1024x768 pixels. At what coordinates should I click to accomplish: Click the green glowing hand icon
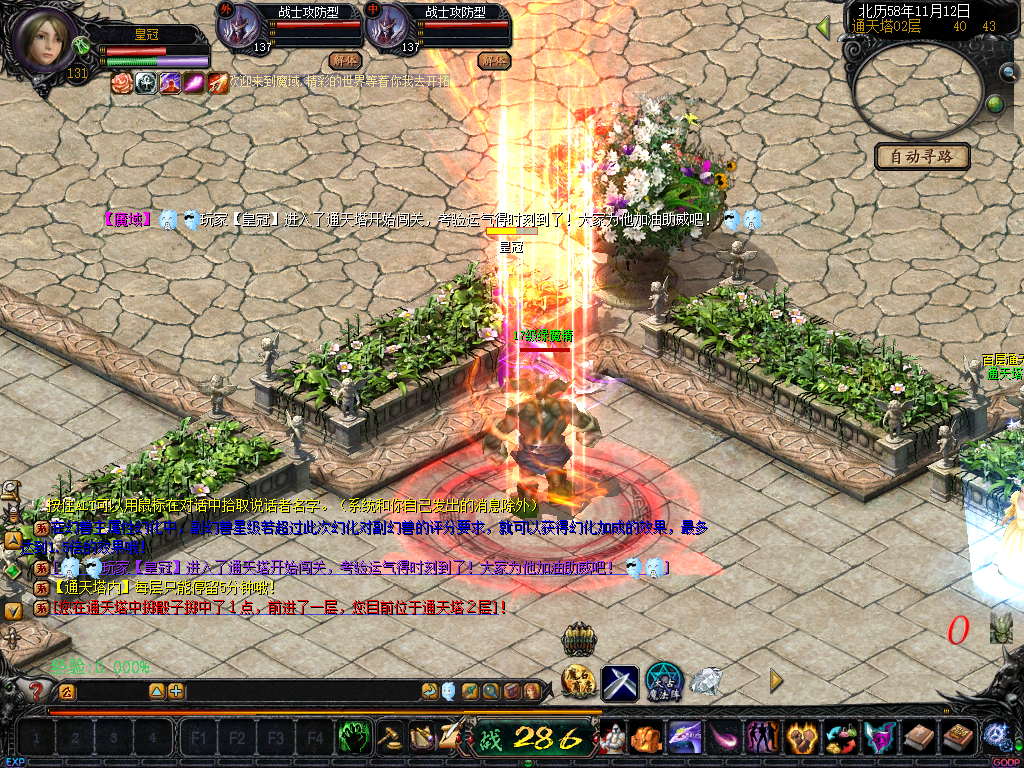point(354,738)
